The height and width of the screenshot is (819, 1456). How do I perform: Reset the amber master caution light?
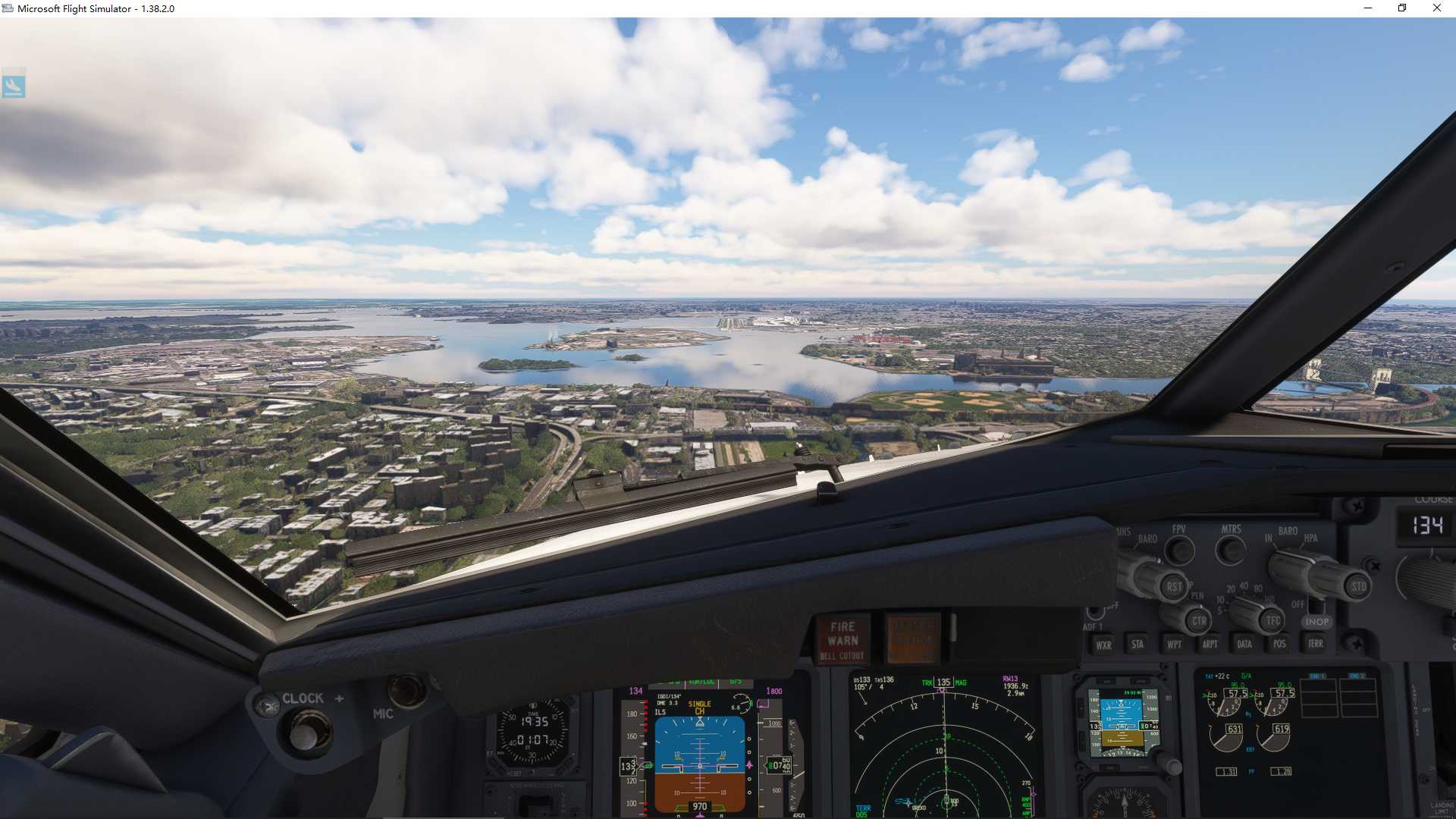pyautogui.click(x=912, y=639)
